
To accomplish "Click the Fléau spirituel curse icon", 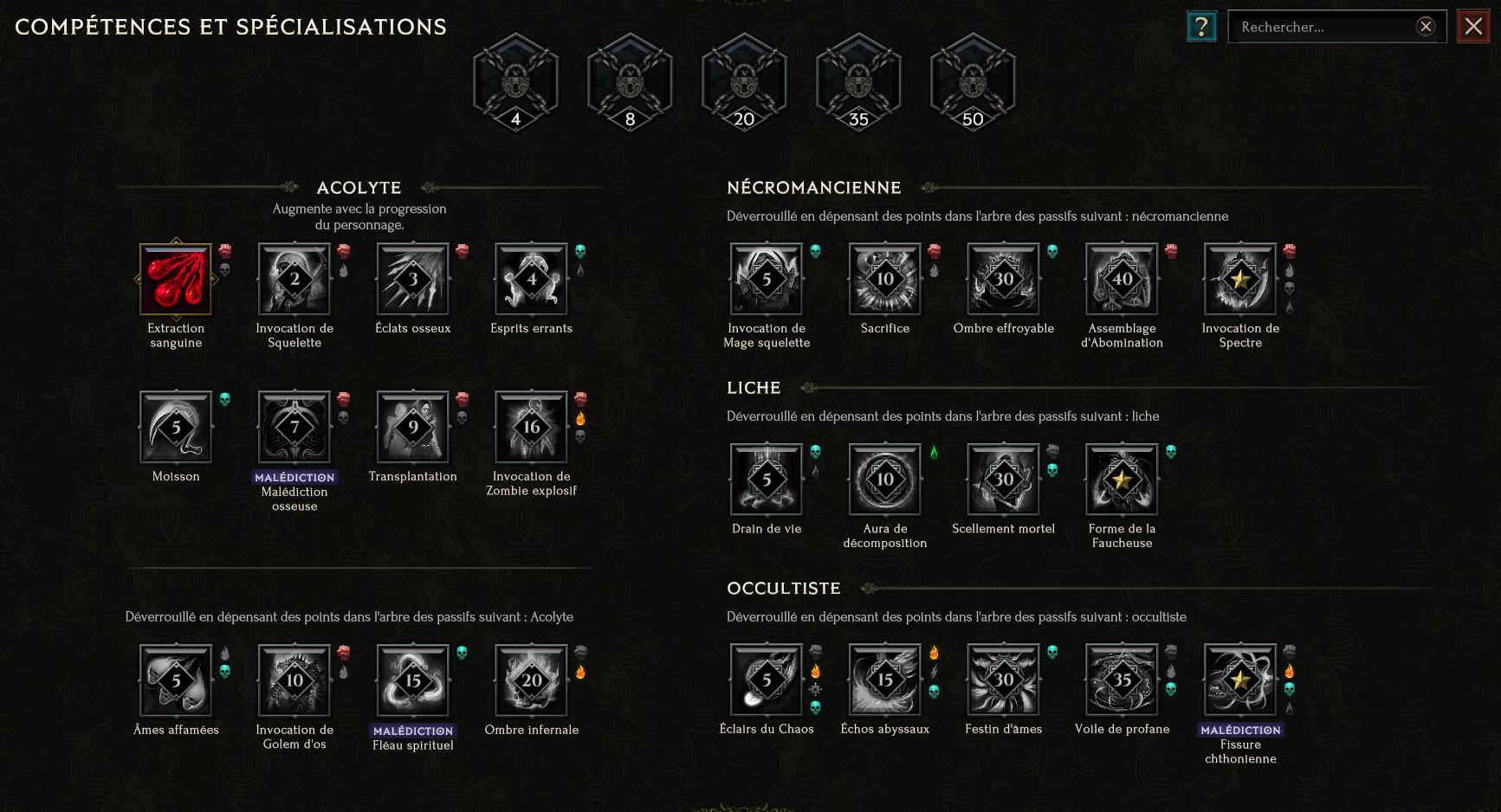I will pyautogui.click(x=413, y=680).
